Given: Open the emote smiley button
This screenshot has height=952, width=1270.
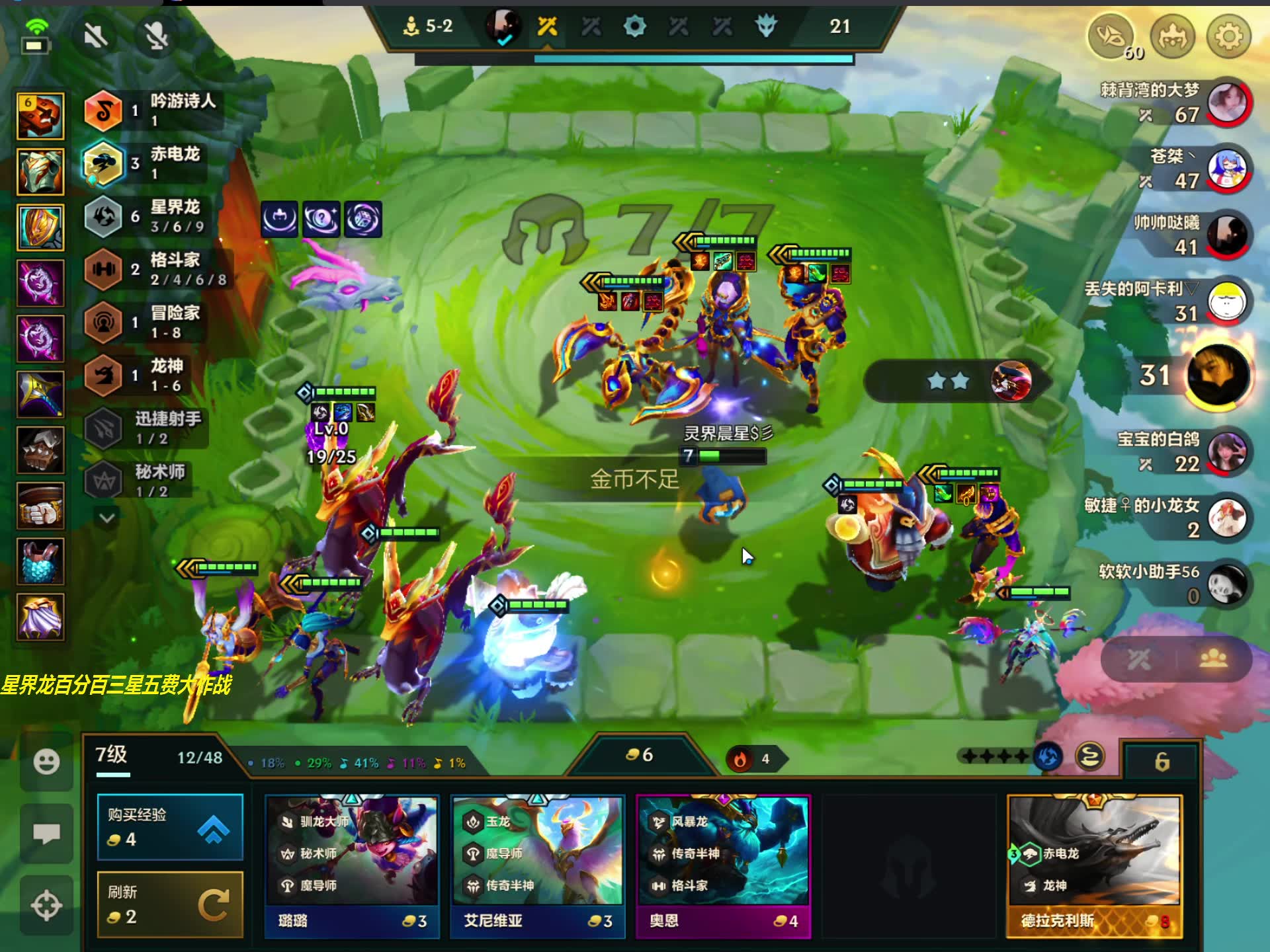Looking at the screenshot, I should point(46,762).
